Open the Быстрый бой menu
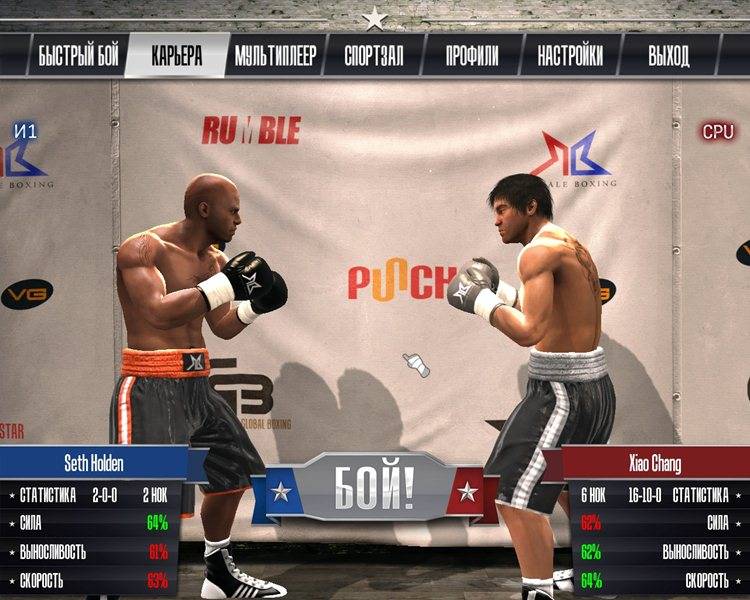Screen dimensions: 750x600 [x=78, y=56]
